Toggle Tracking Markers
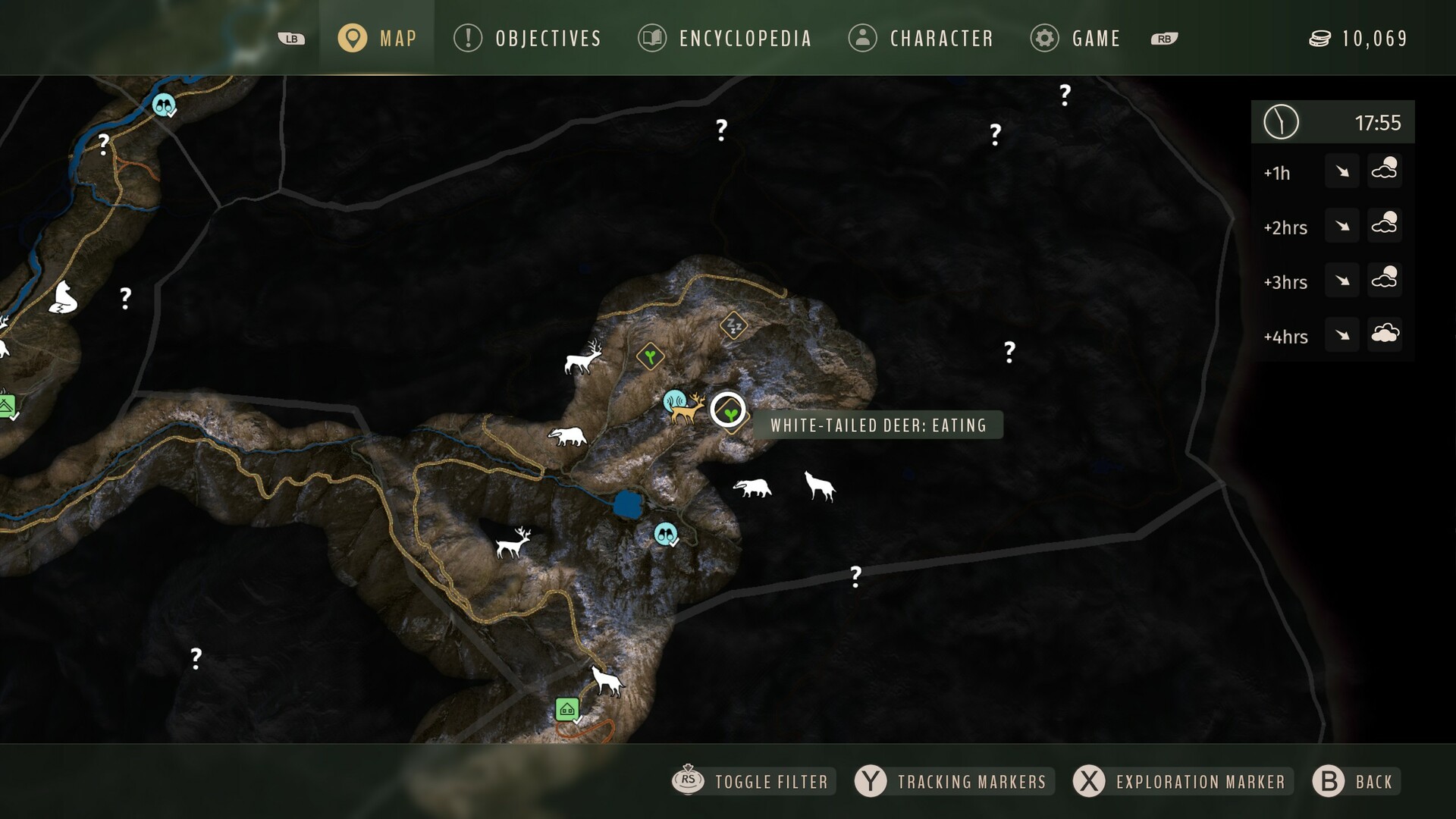This screenshot has width=1456, height=819. [952, 781]
